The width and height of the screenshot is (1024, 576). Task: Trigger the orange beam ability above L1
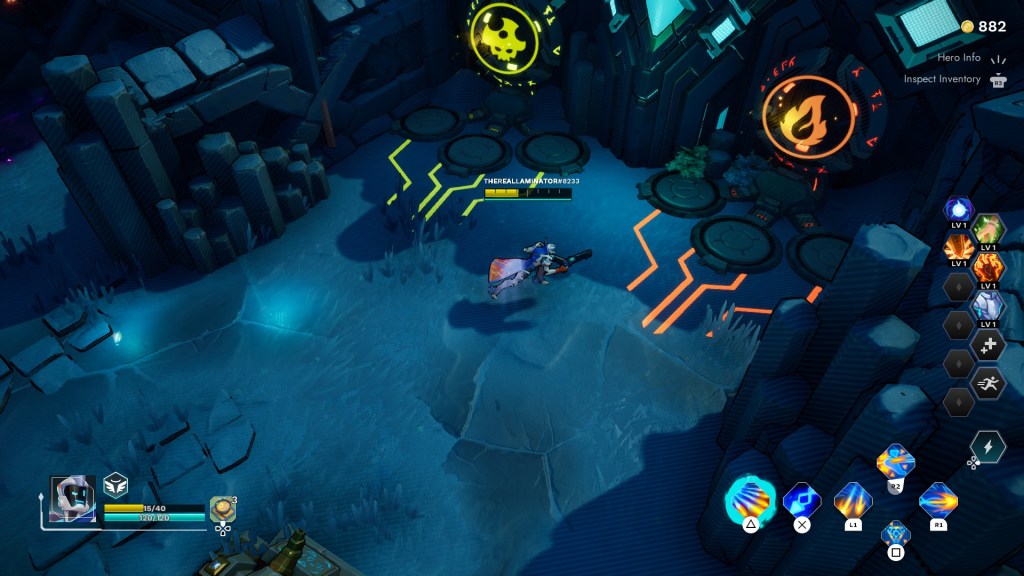pos(853,498)
